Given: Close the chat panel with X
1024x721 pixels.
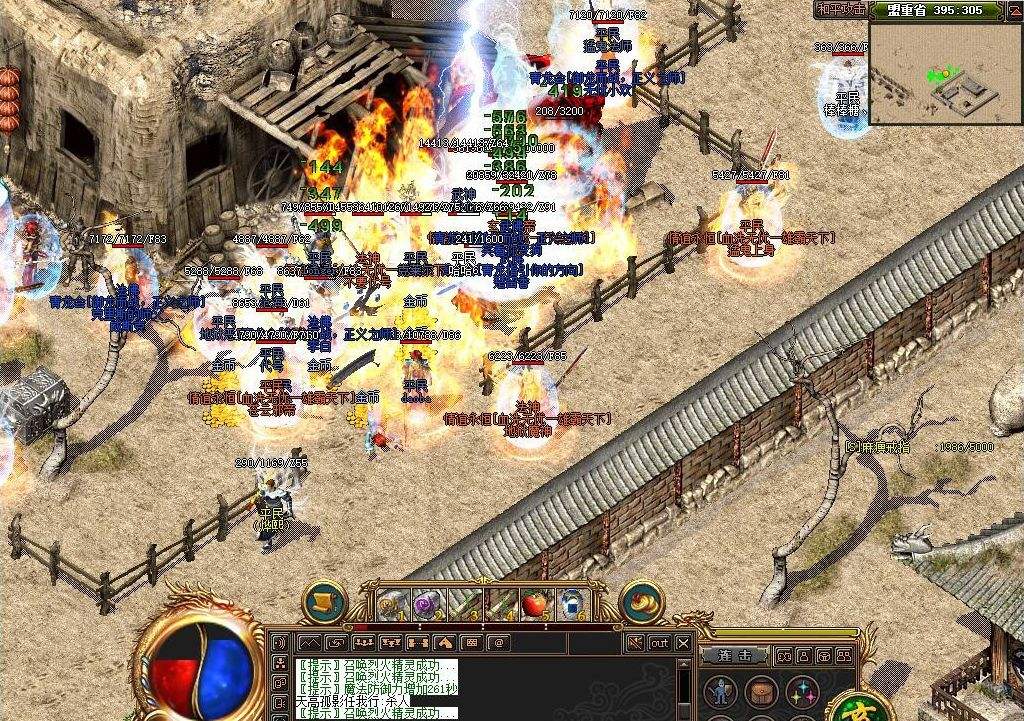Looking at the screenshot, I should click(x=683, y=643).
